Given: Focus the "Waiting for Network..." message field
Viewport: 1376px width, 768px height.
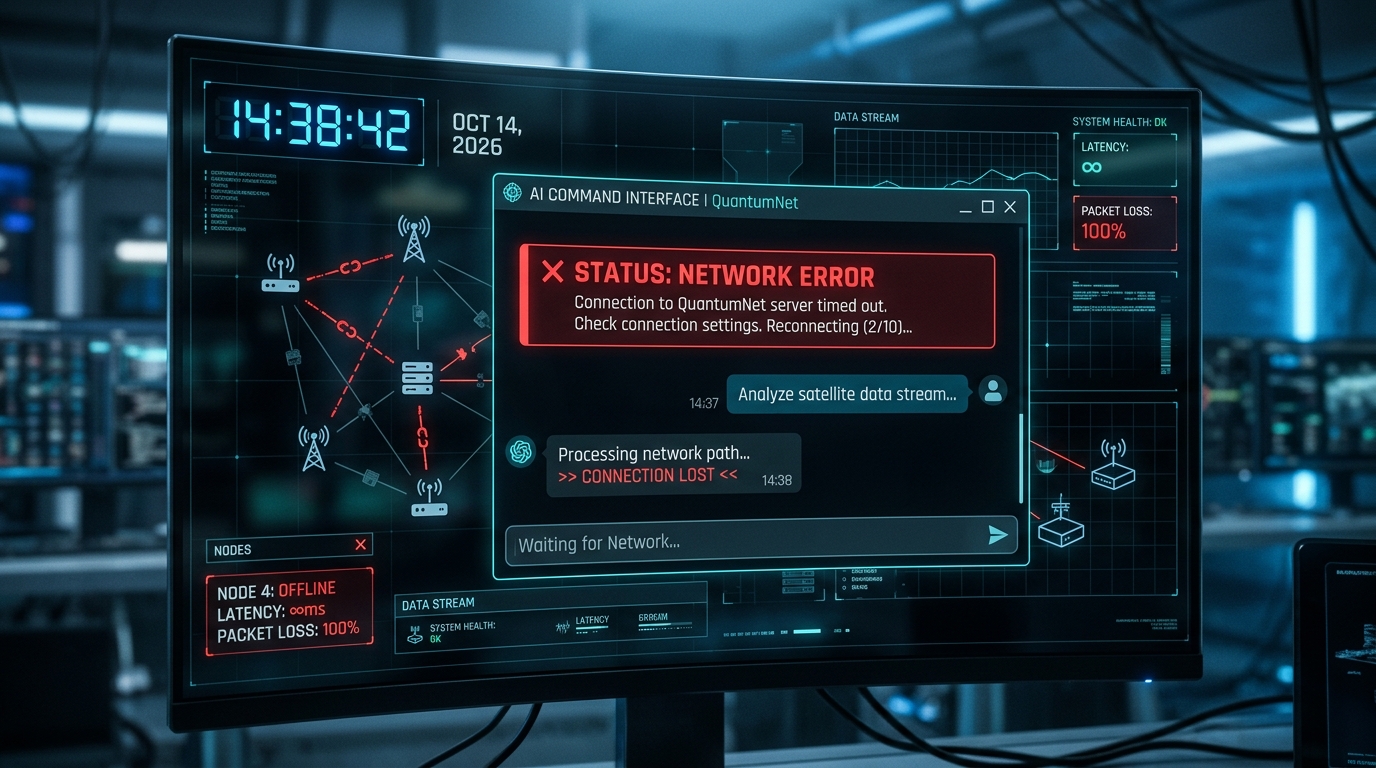Looking at the screenshot, I should click(740, 543).
